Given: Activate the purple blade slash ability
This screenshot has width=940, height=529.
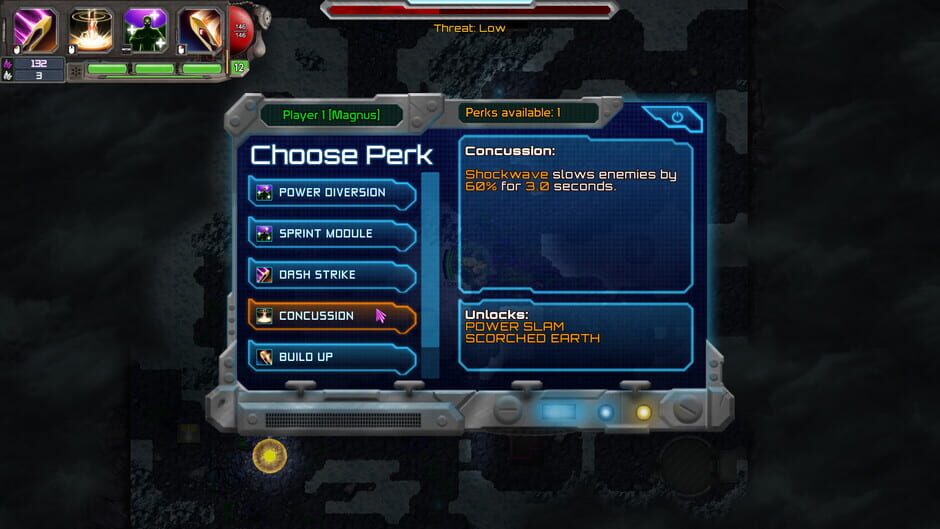Looking at the screenshot, I should [x=35, y=29].
